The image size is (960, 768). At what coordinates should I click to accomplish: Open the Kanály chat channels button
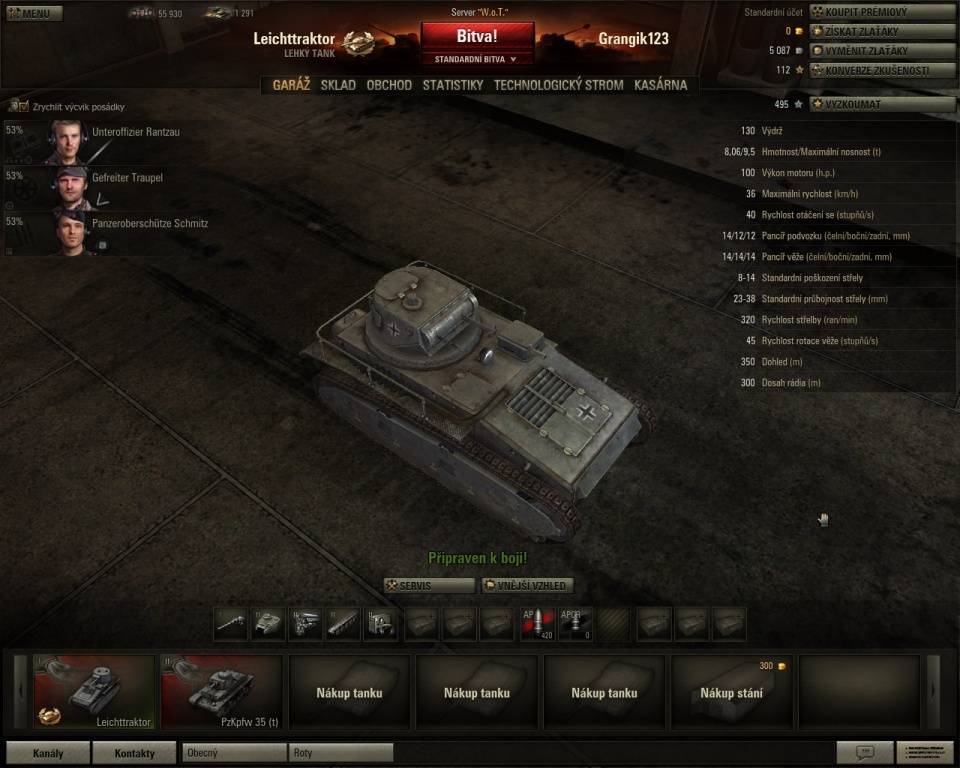tap(46, 753)
